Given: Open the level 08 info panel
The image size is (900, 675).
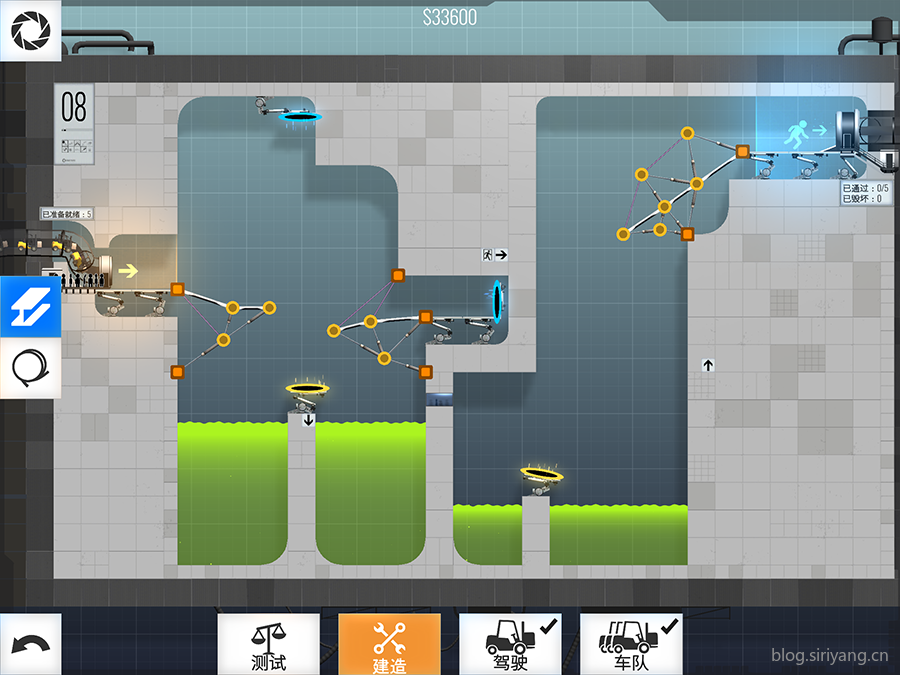Looking at the screenshot, I should (75, 123).
